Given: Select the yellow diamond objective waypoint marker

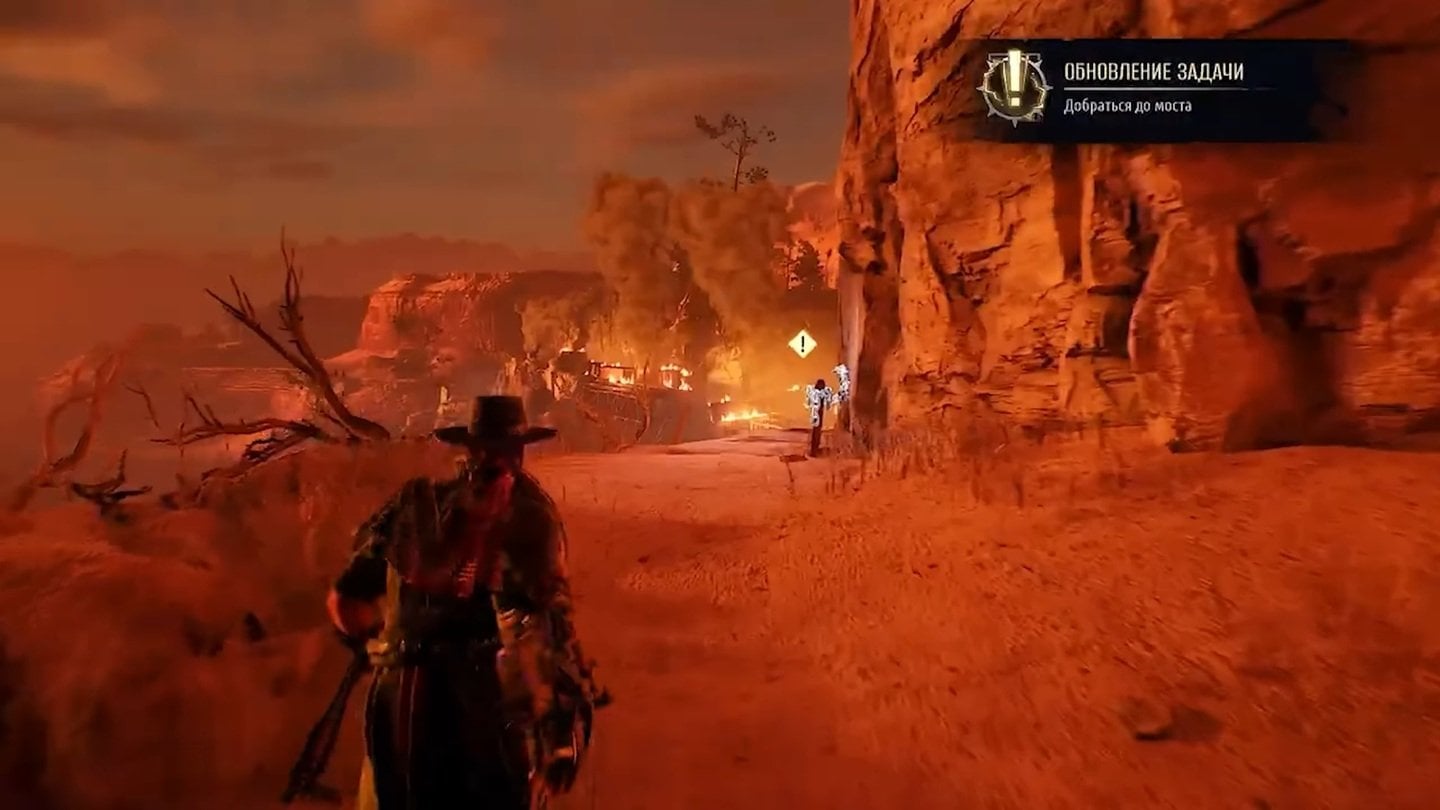Looking at the screenshot, I should pyautogui.click(x=802, y=344).
